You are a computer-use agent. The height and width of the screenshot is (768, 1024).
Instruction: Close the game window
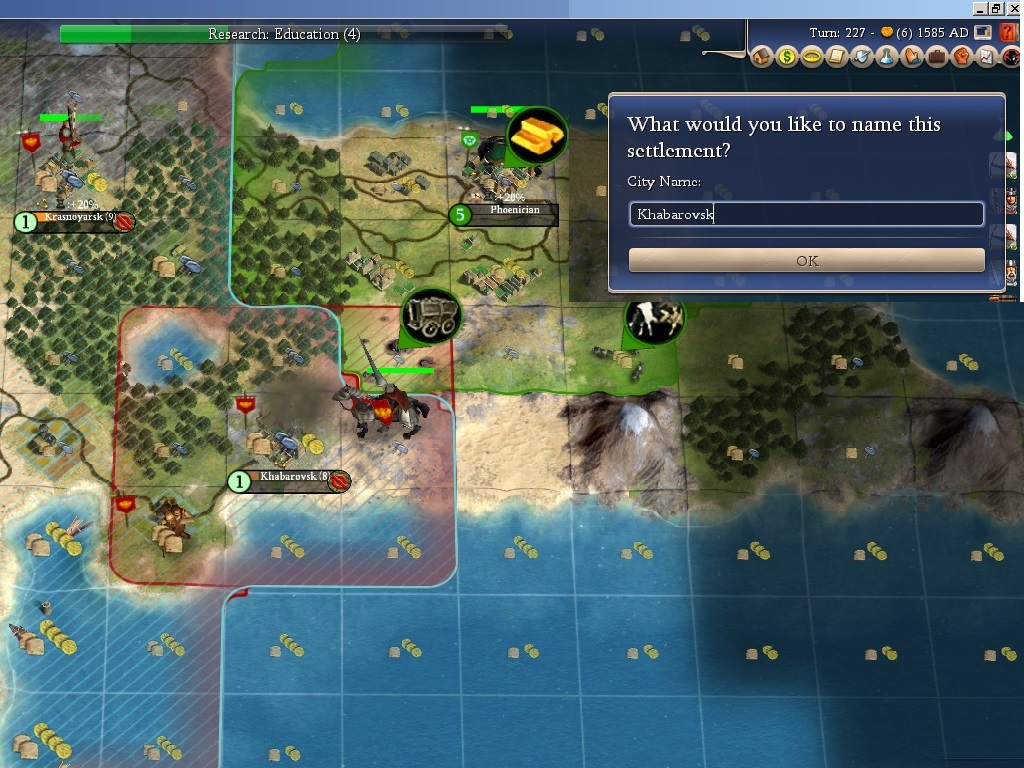(1015, 7)
